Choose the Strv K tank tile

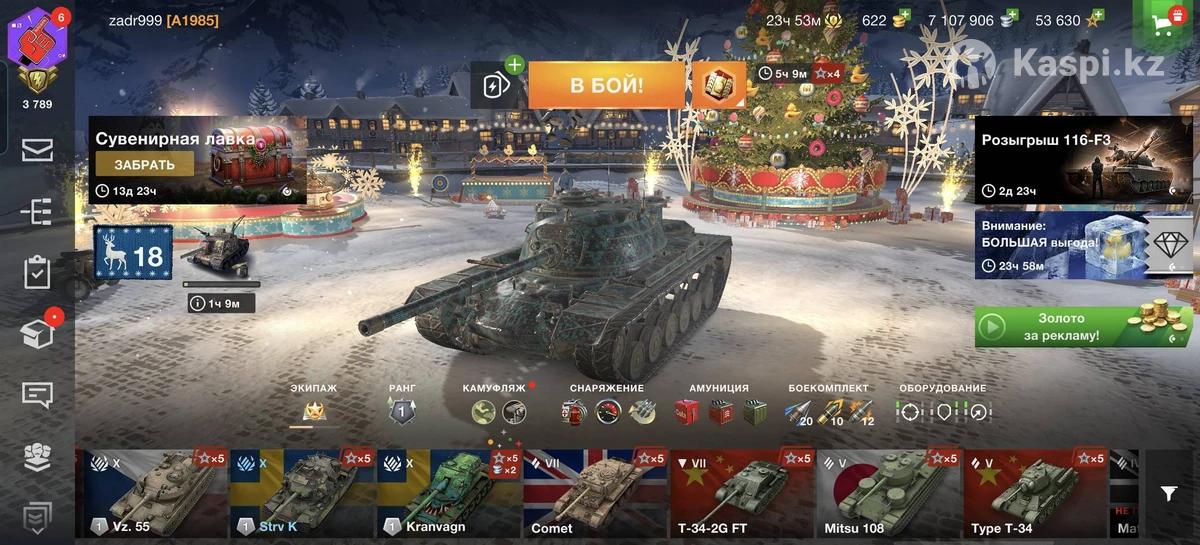pos(301,493)
